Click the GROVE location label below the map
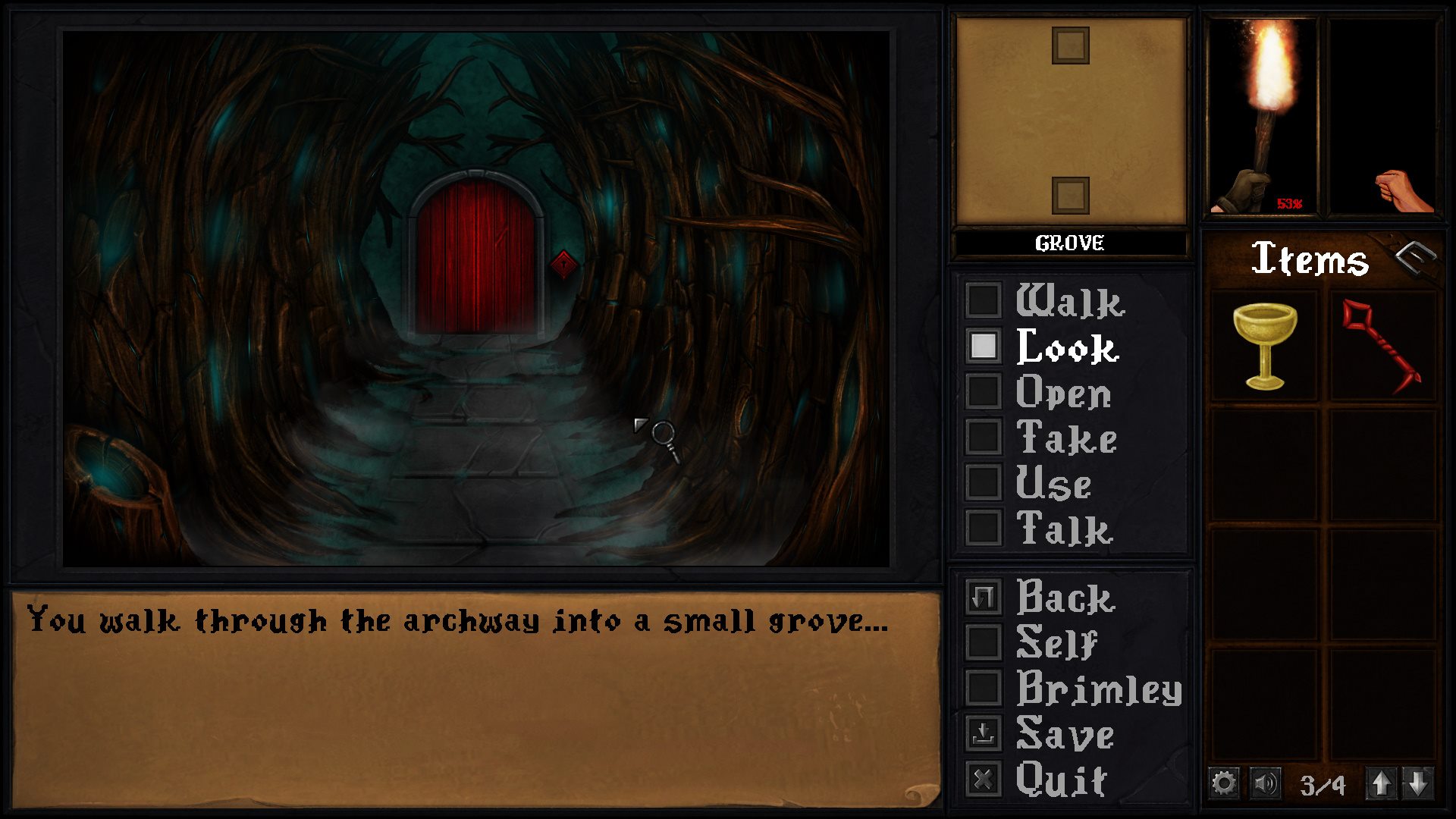Viewport: 1456px width, 819px height. click(x=1070, y=243)
